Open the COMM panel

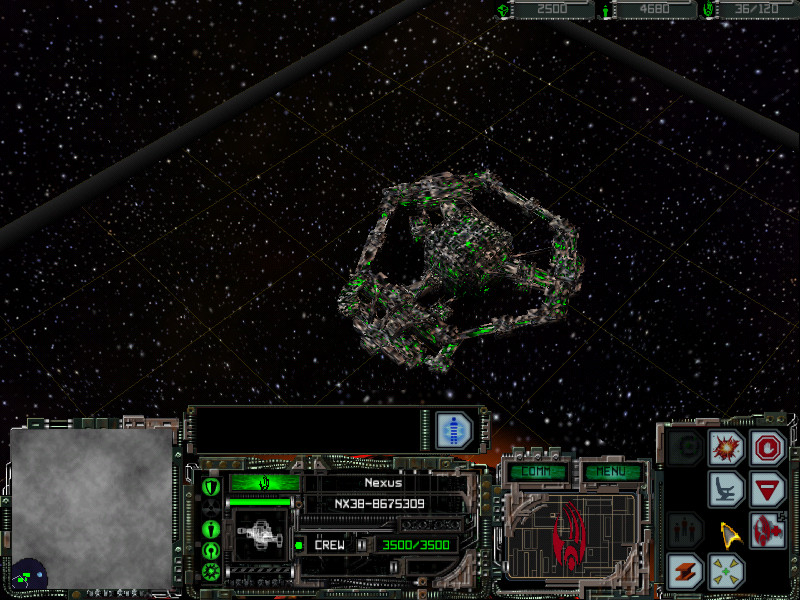[537, 470]
